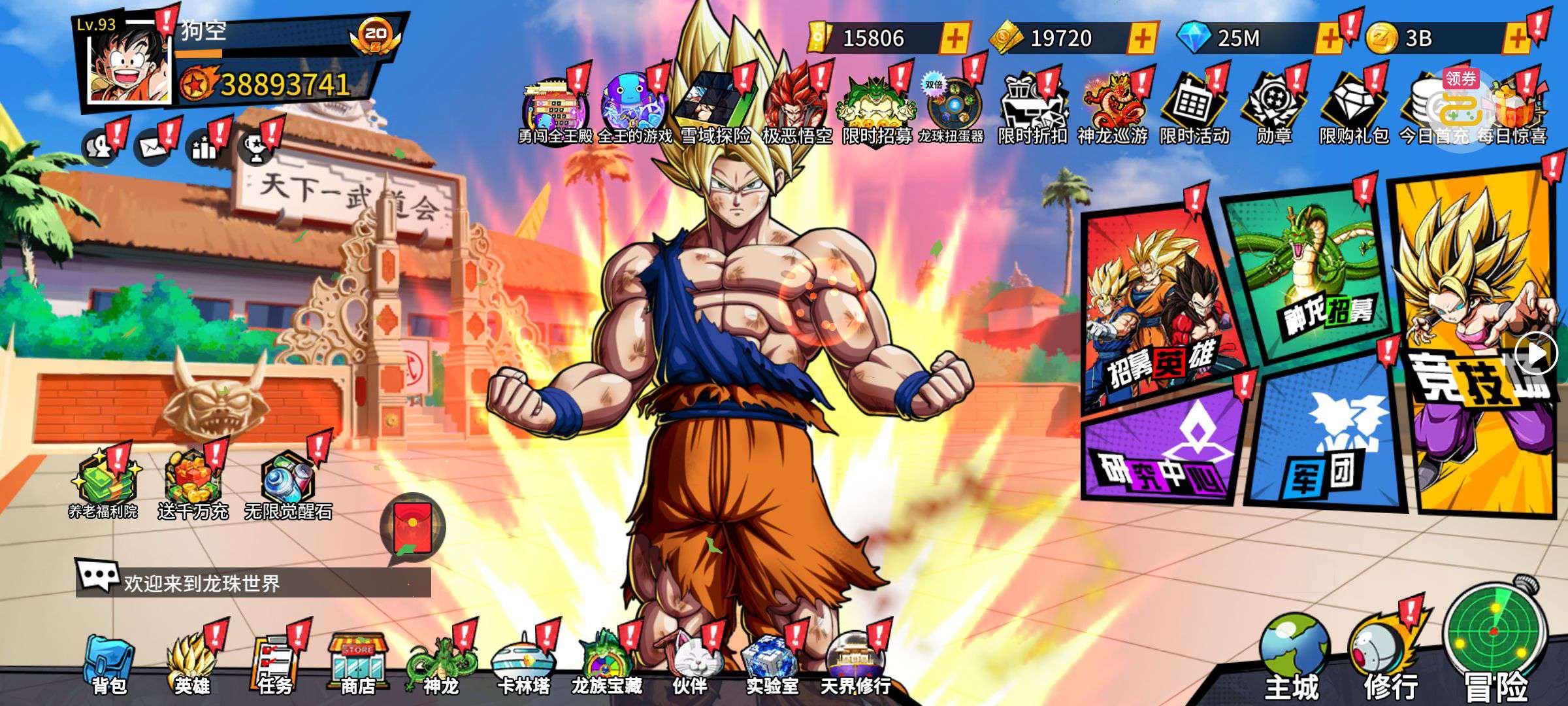Add more blue diamonds
This screenshot has height=706, width=1568.
(x=1328, y=39)
